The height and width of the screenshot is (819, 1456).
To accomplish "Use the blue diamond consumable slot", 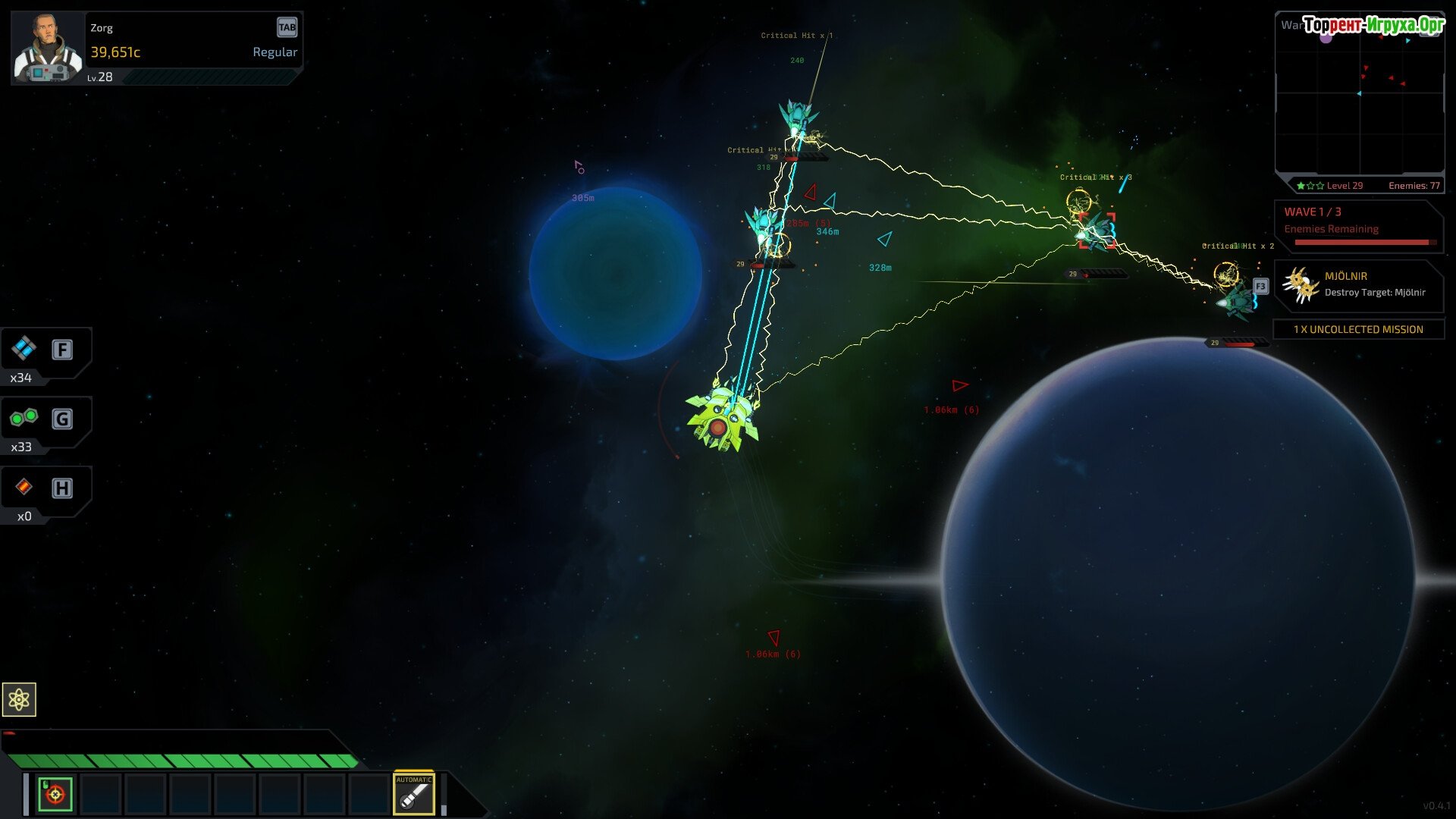I will pyautogui.click(x=24, y=349).
